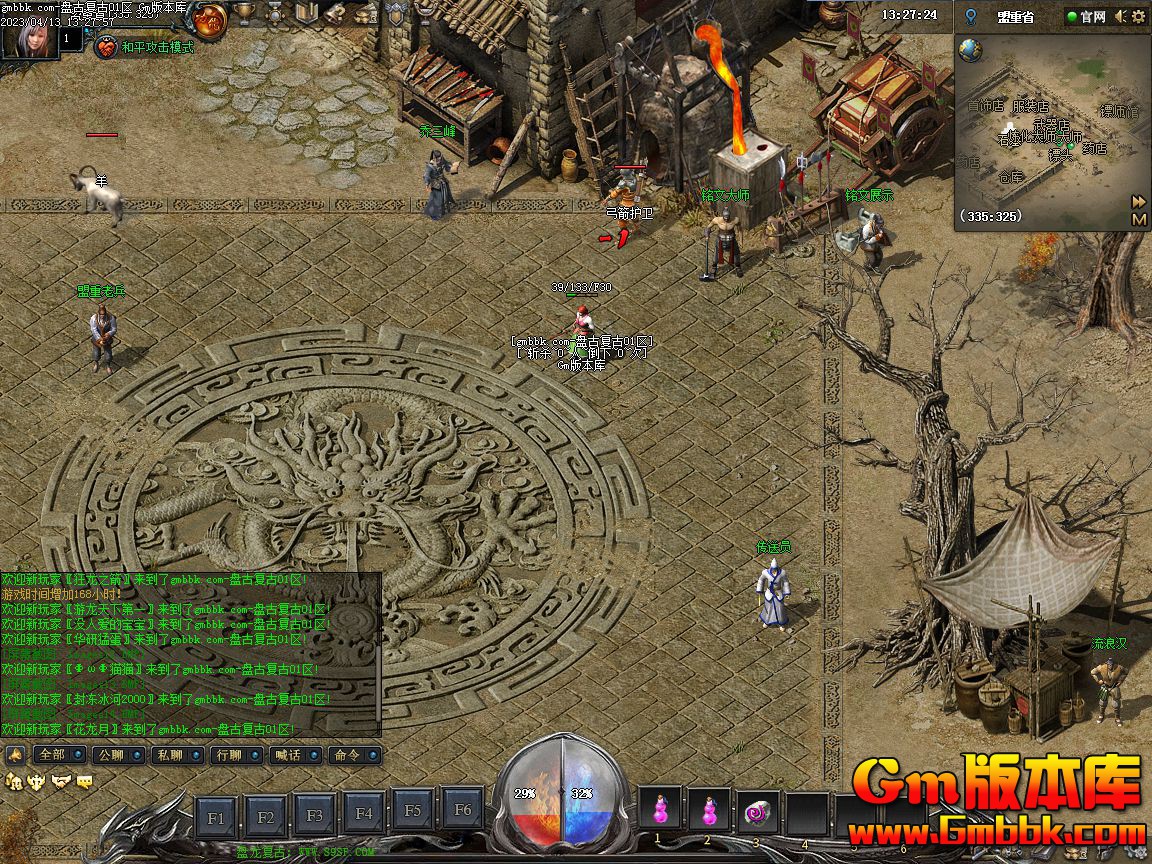Open the player portrait panel

click(x=30, y=38)
